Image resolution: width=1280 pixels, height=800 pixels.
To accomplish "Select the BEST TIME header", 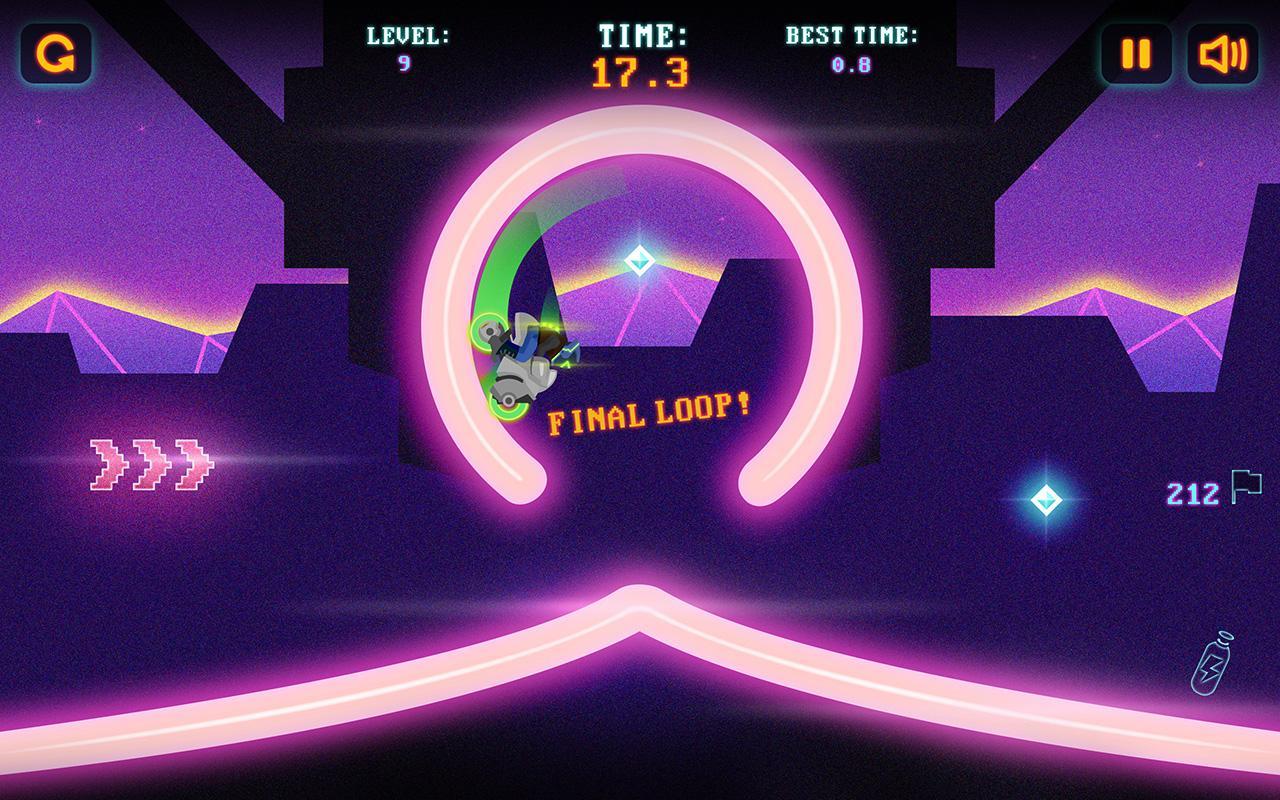I will tap(849, 34).
